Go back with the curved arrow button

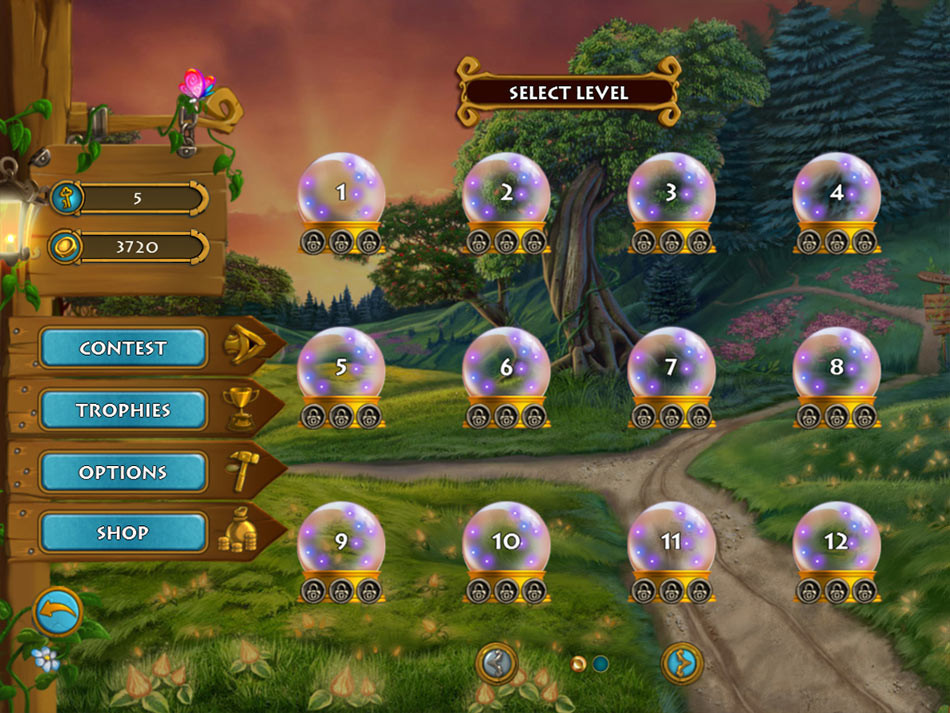[58, 612]
